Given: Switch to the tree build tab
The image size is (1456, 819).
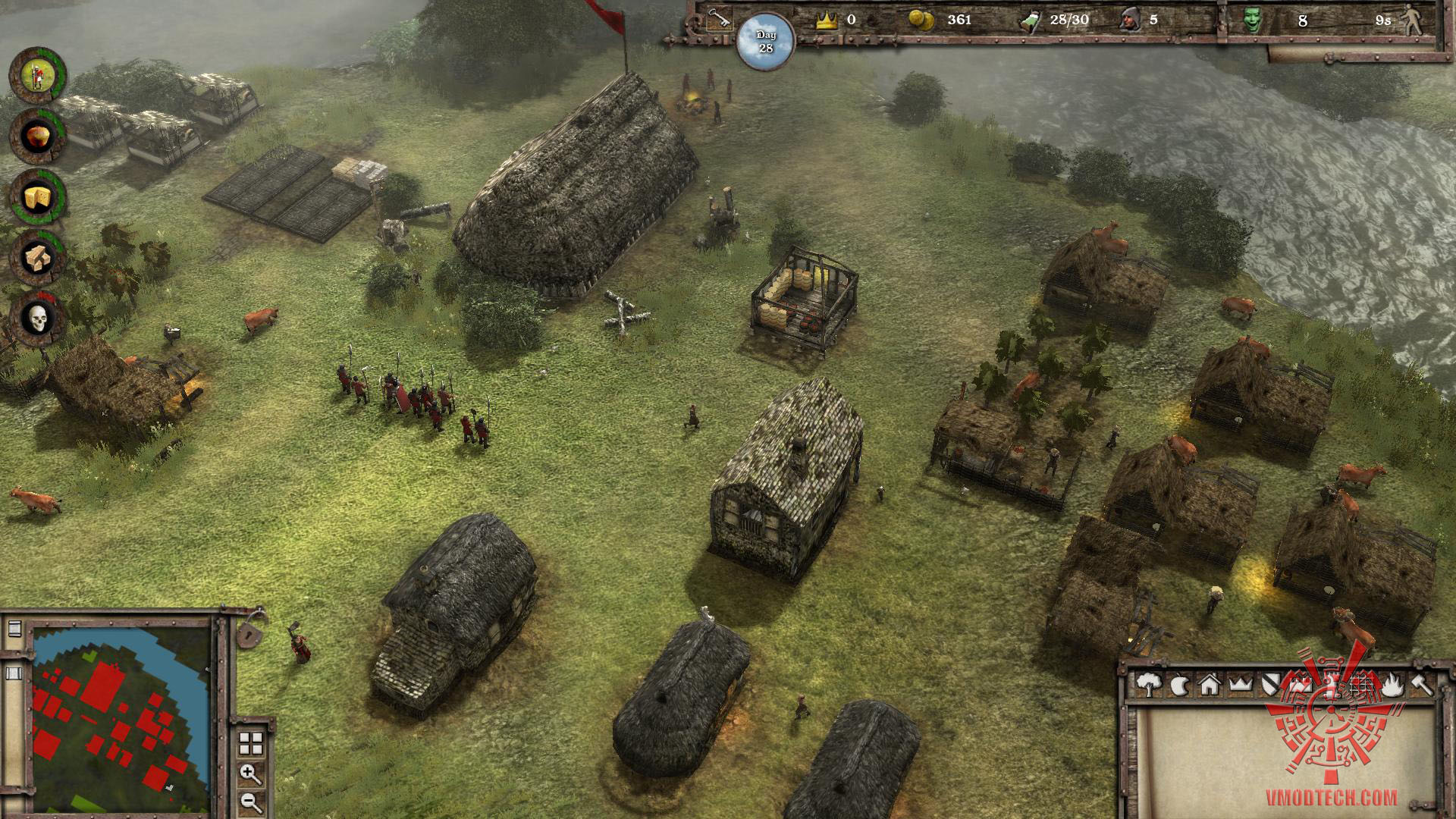Looking at the screenshot, I should point(1150,686).
